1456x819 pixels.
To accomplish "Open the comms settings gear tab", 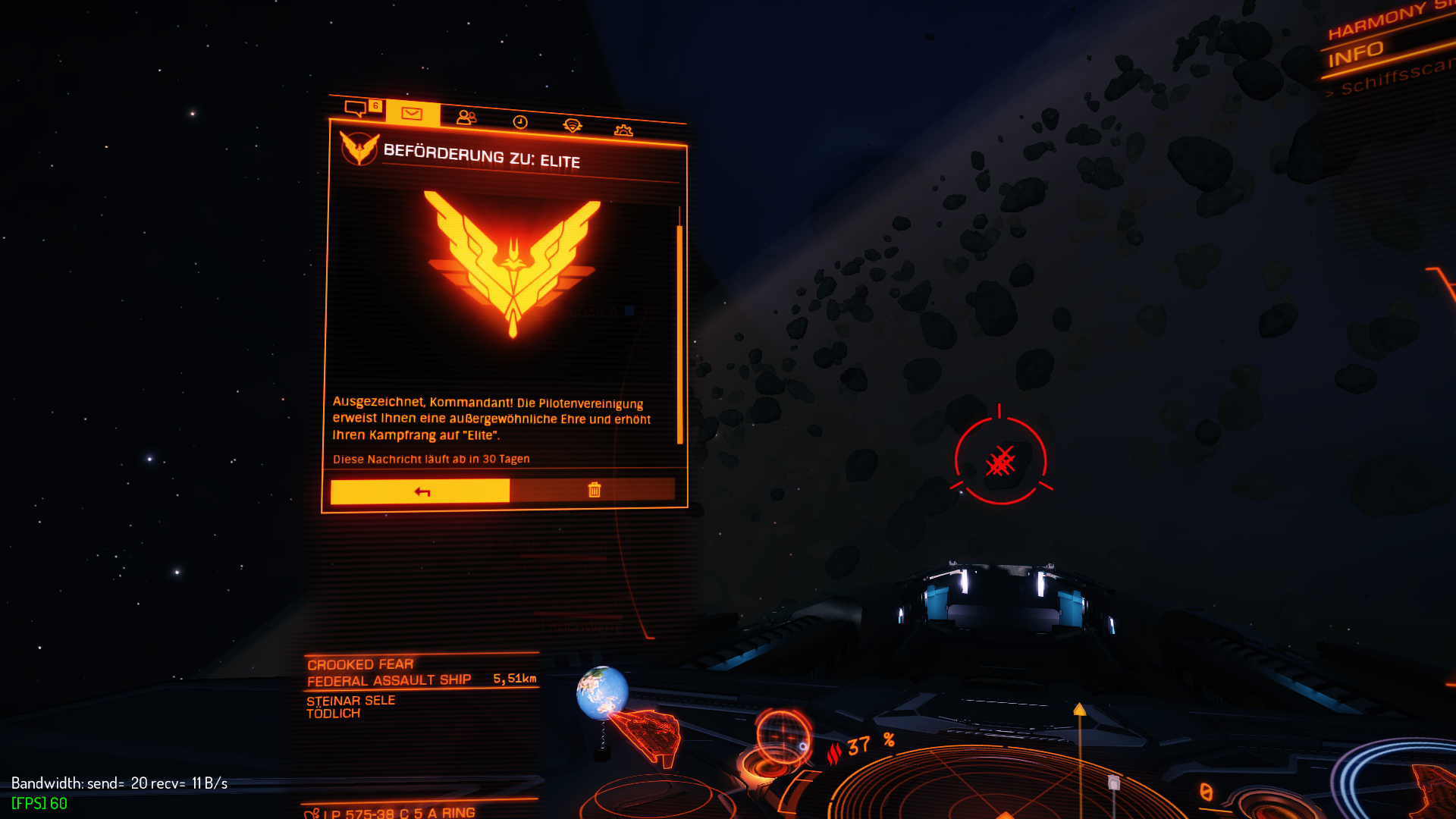I will (623, 130).
